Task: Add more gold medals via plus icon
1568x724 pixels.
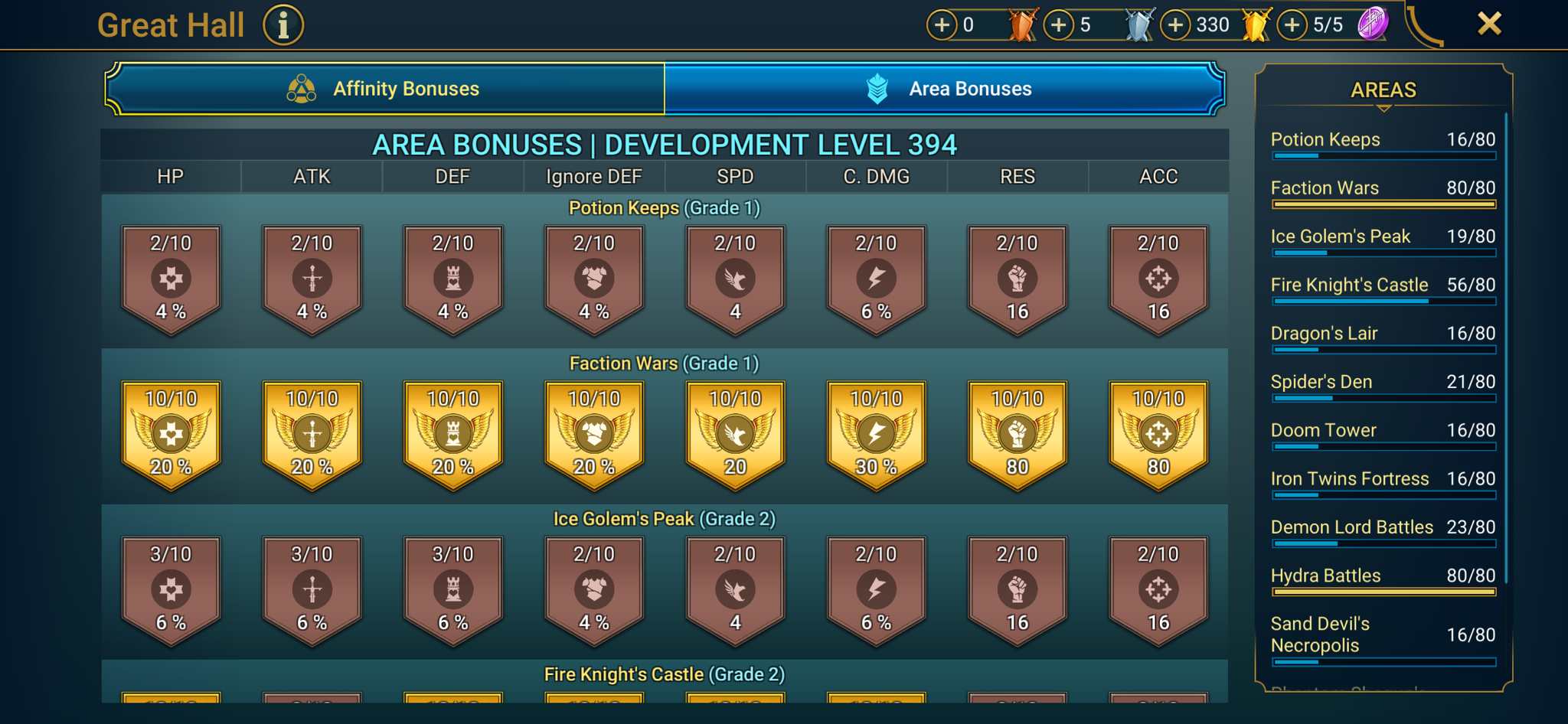Action: [x=1176, y=24]
